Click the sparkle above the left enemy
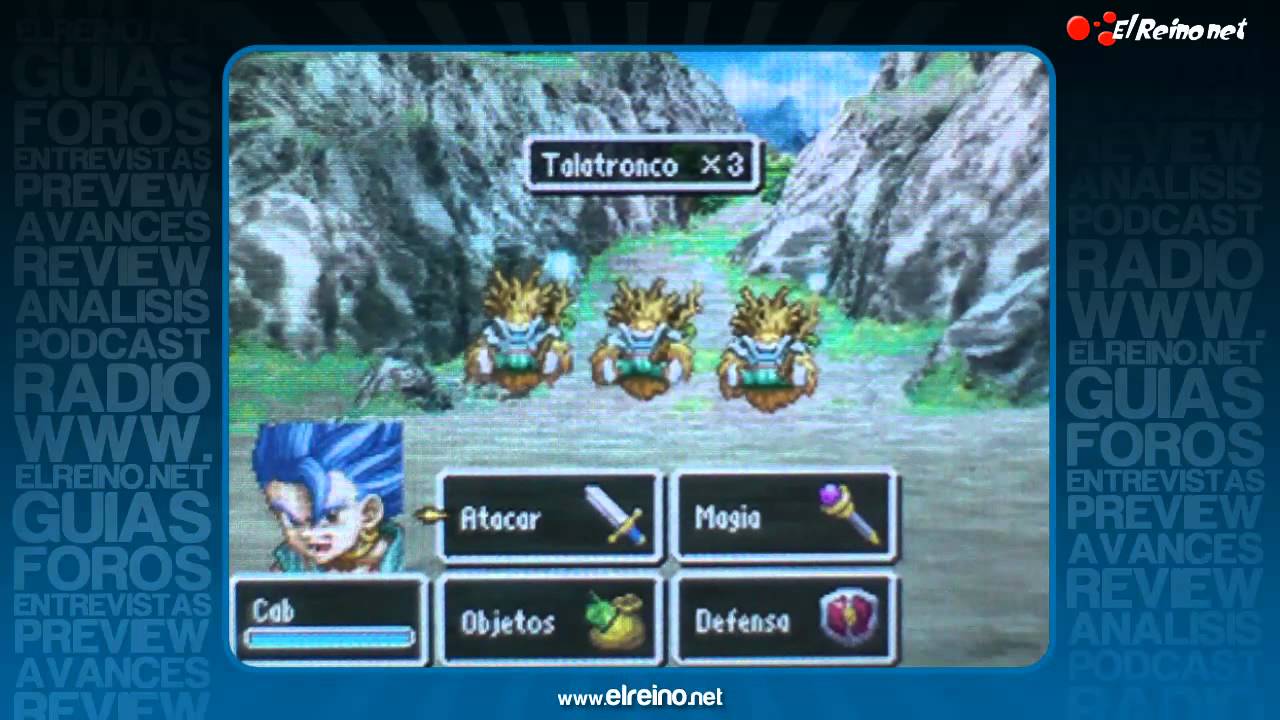Screen dimensions: 1280x720 pos(559,263)
